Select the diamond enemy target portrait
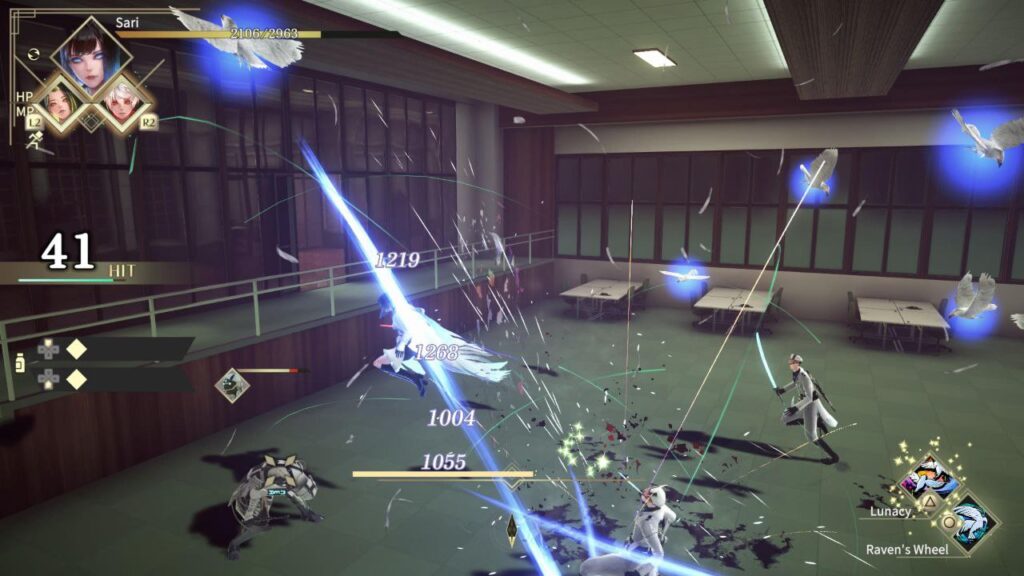The image size is (1024, 576). (232, 385)
